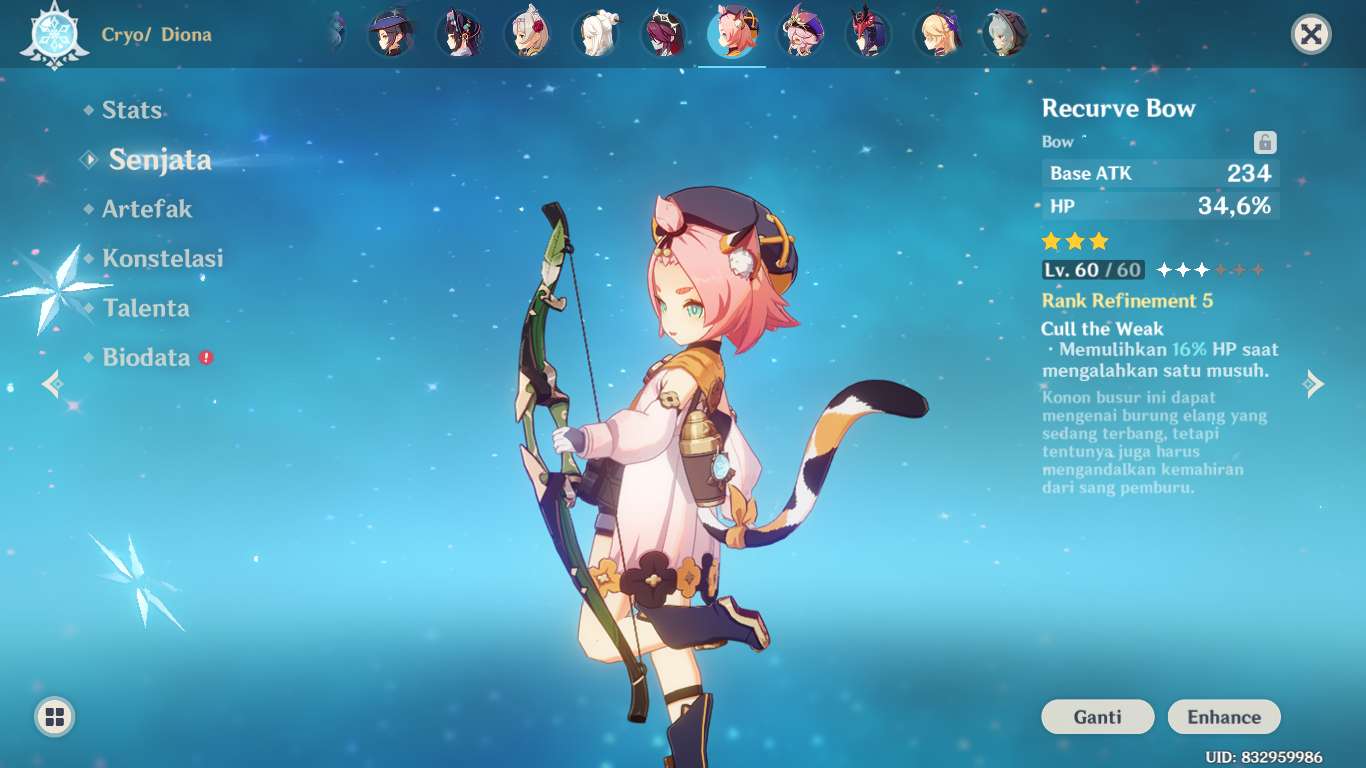Select Diona's highlighted portrait in the top bar
Screen dimensions: 1366x768
733,32
